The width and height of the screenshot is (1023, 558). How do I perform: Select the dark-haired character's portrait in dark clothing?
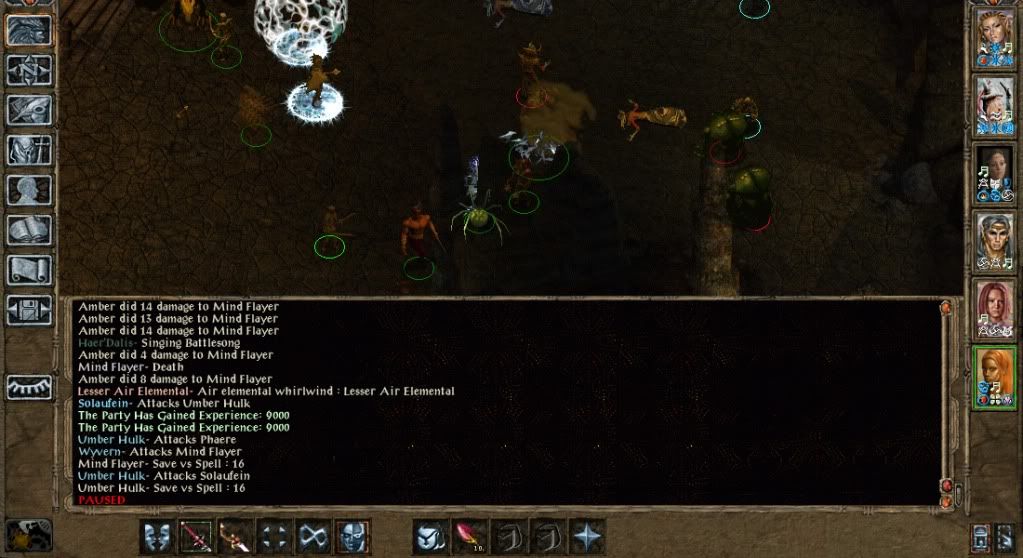coord(995,174)
